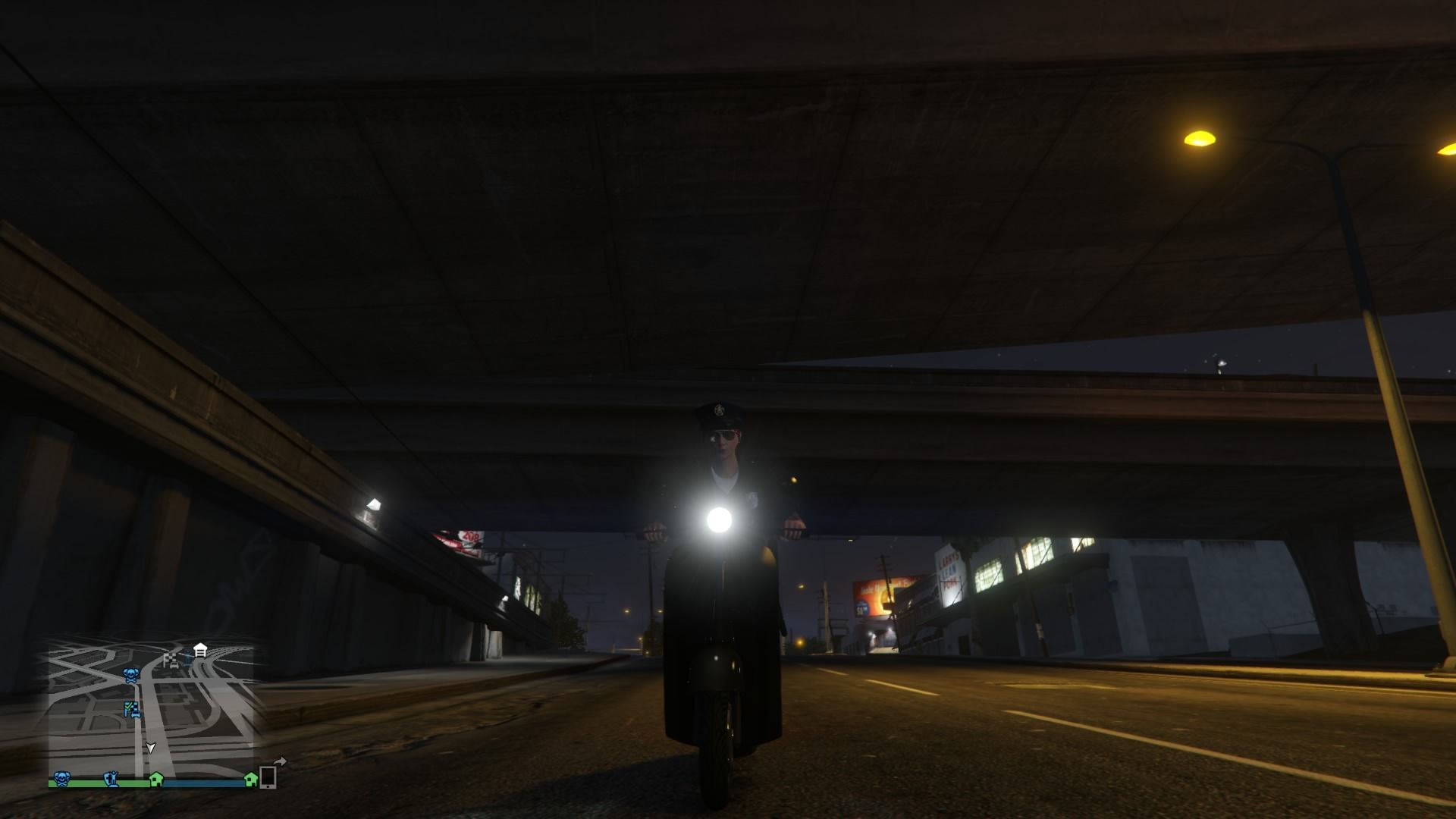Select the skull deathmatch blip on the minimap
Image resolution: width=1456 pixels, height=819 pixels.
tap(131, 675)
